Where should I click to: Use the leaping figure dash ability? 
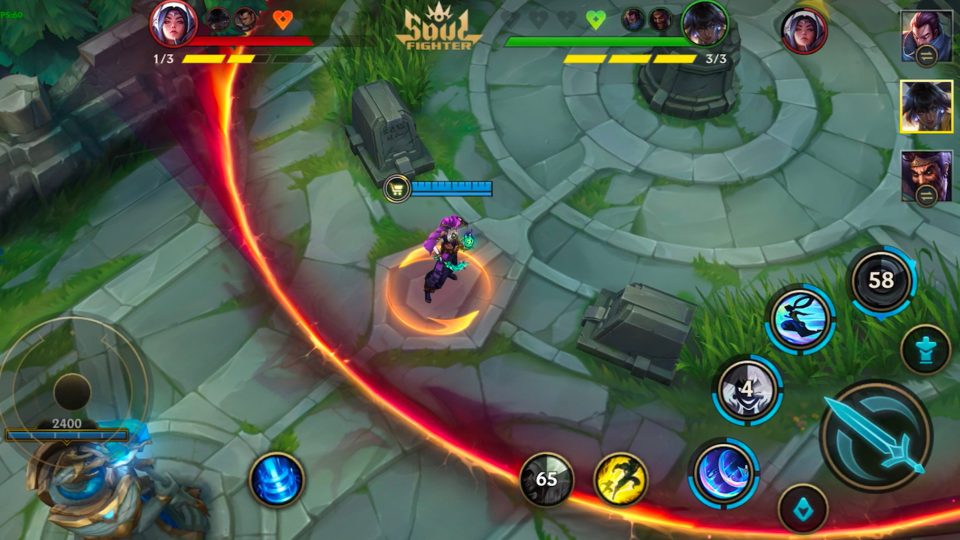coord(800,319)
